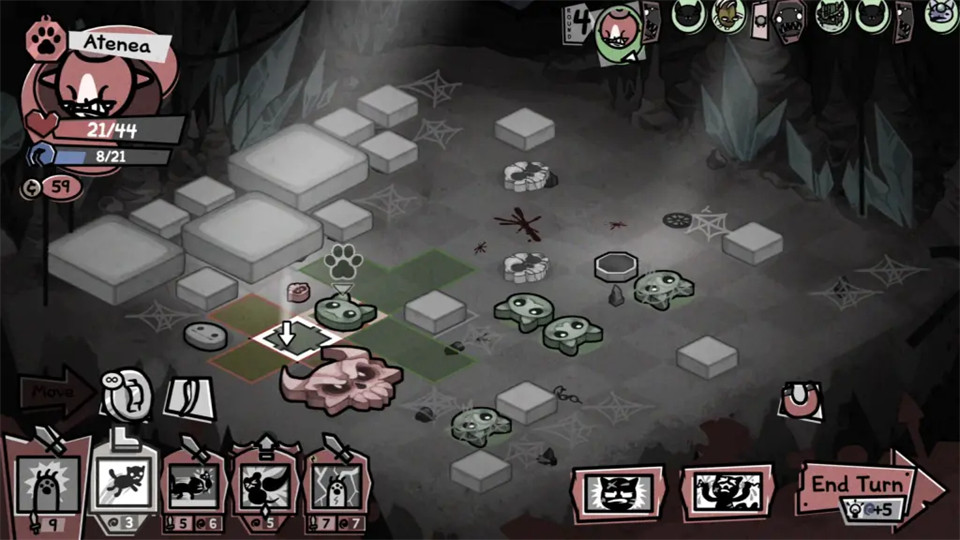The height and width of the screenshot is (540, 960).
Task: Choose the cat with raised arms action
Action: click(727, 492)
